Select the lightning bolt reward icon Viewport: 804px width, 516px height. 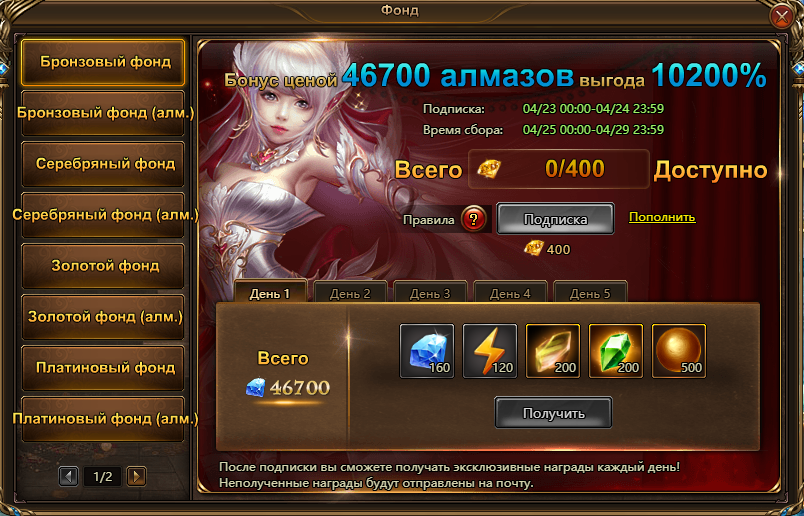tap(489, 351)
